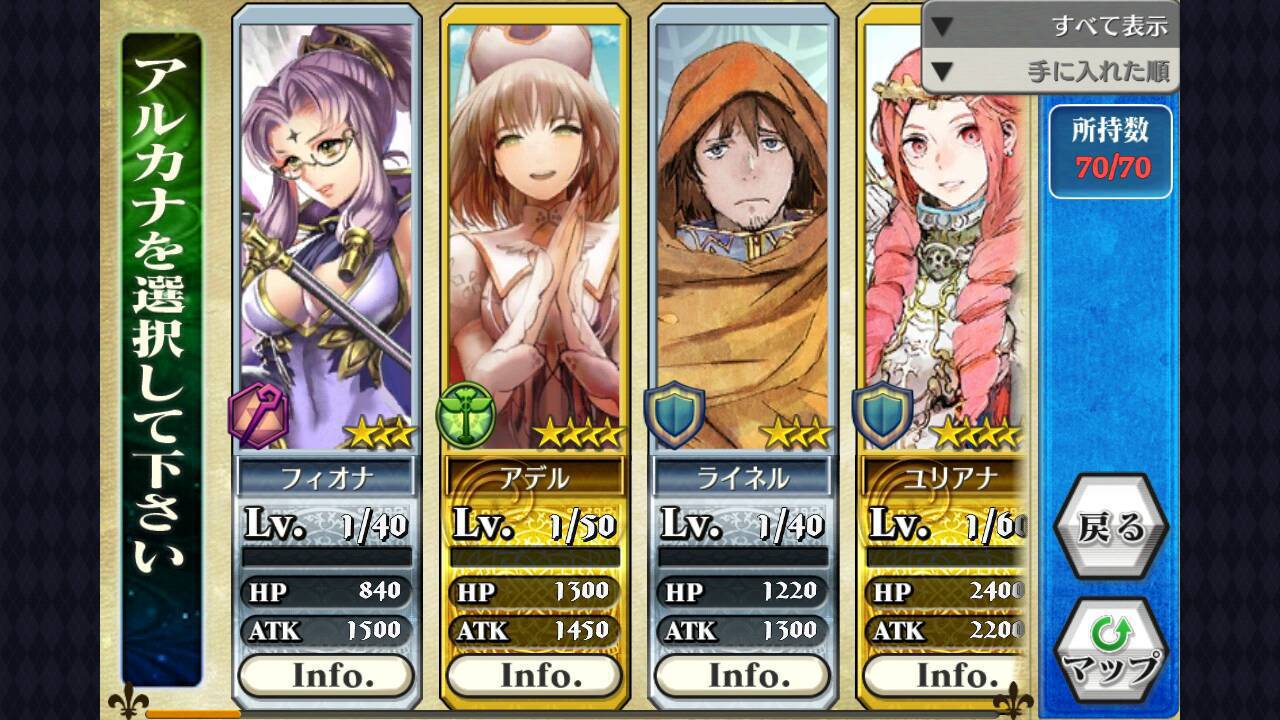Screen dimensions: 1280x720
Task: Select the Fiona (フィオナ) card
Action: pyautogui.click(x=326, y=240)
